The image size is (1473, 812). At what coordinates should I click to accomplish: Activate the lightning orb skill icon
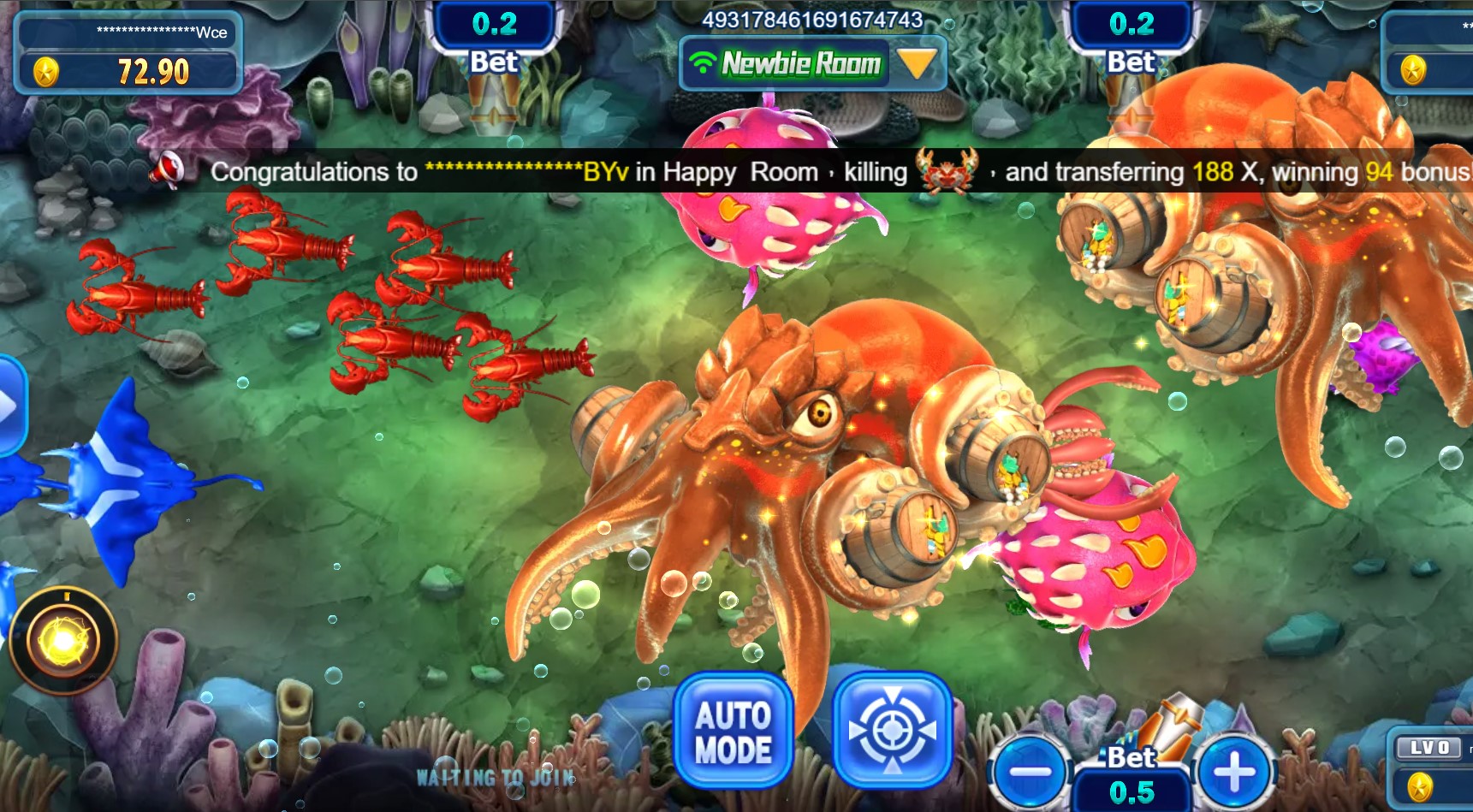point(63,640)
